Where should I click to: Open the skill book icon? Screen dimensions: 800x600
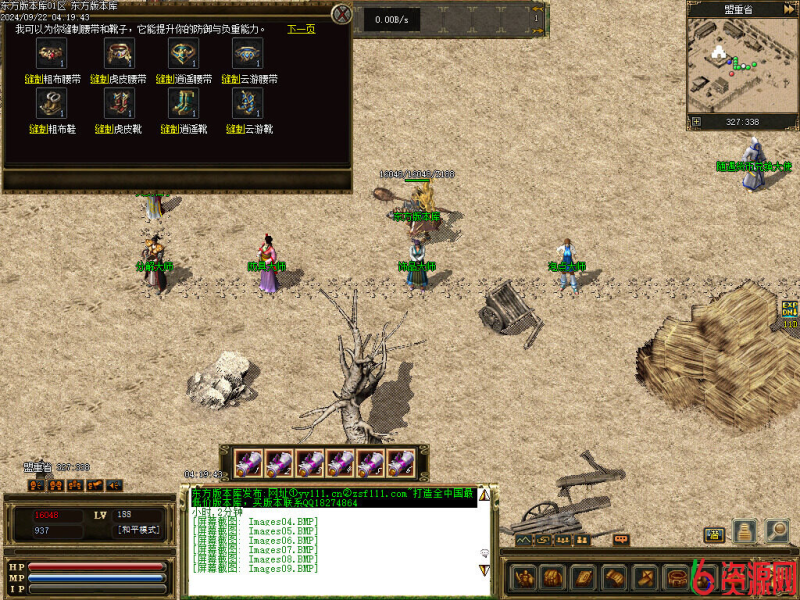point(583,577)
